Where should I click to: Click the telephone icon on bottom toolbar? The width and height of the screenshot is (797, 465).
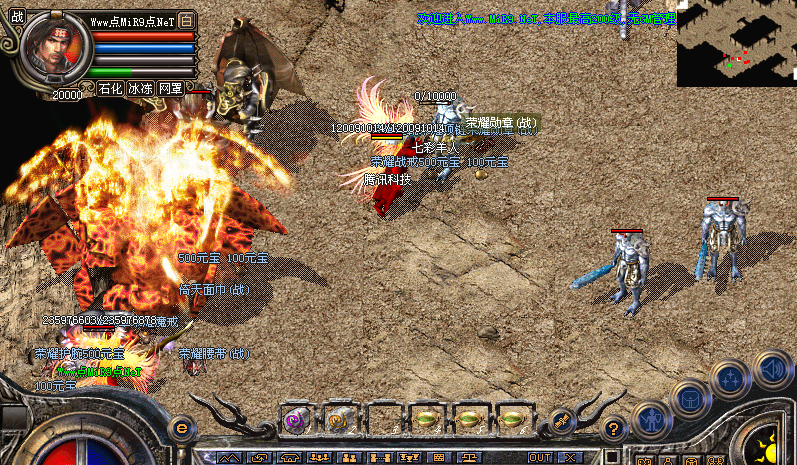click(291, 457)
